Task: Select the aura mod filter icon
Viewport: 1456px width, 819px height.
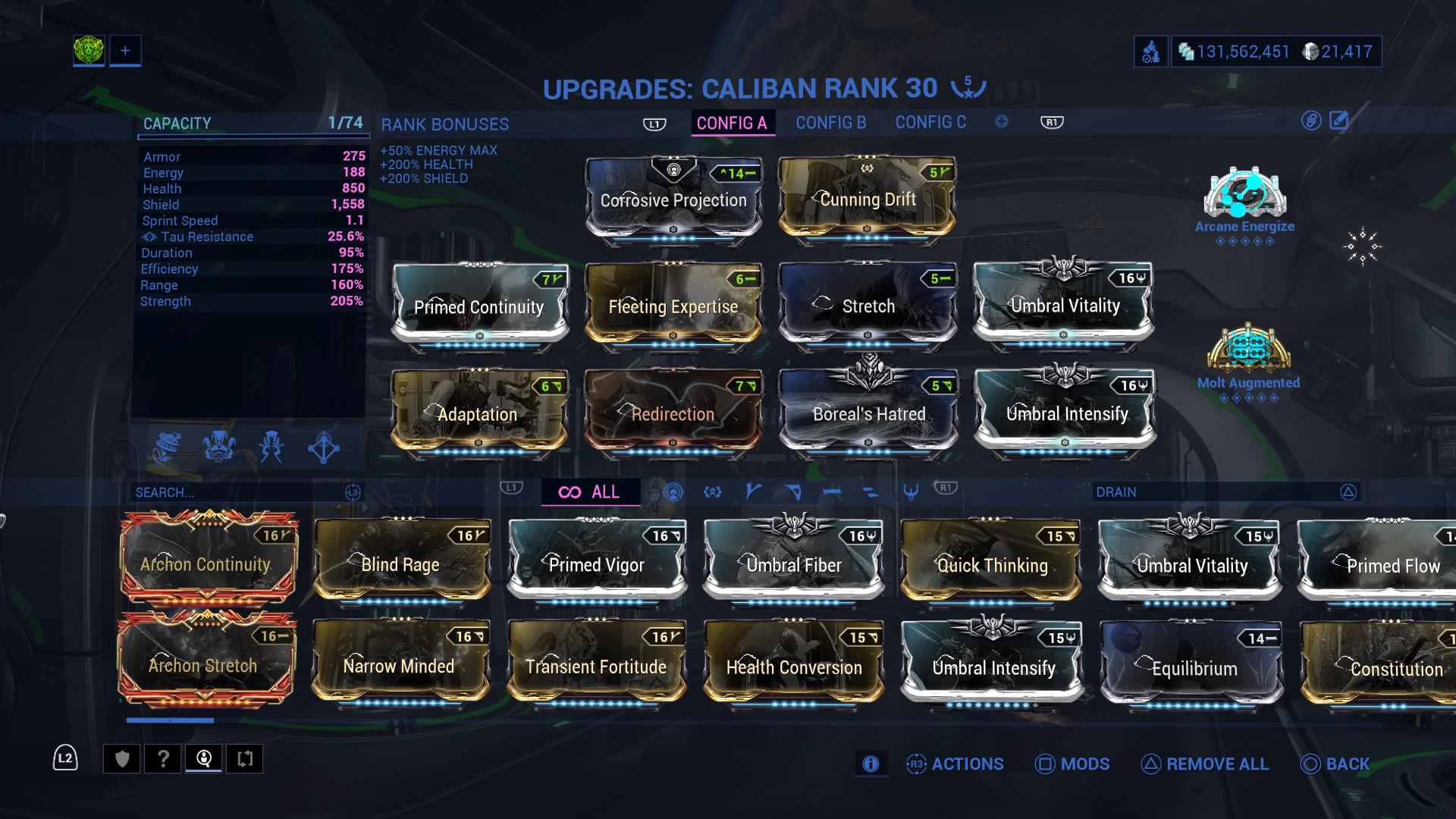Action: click(673, 491)
